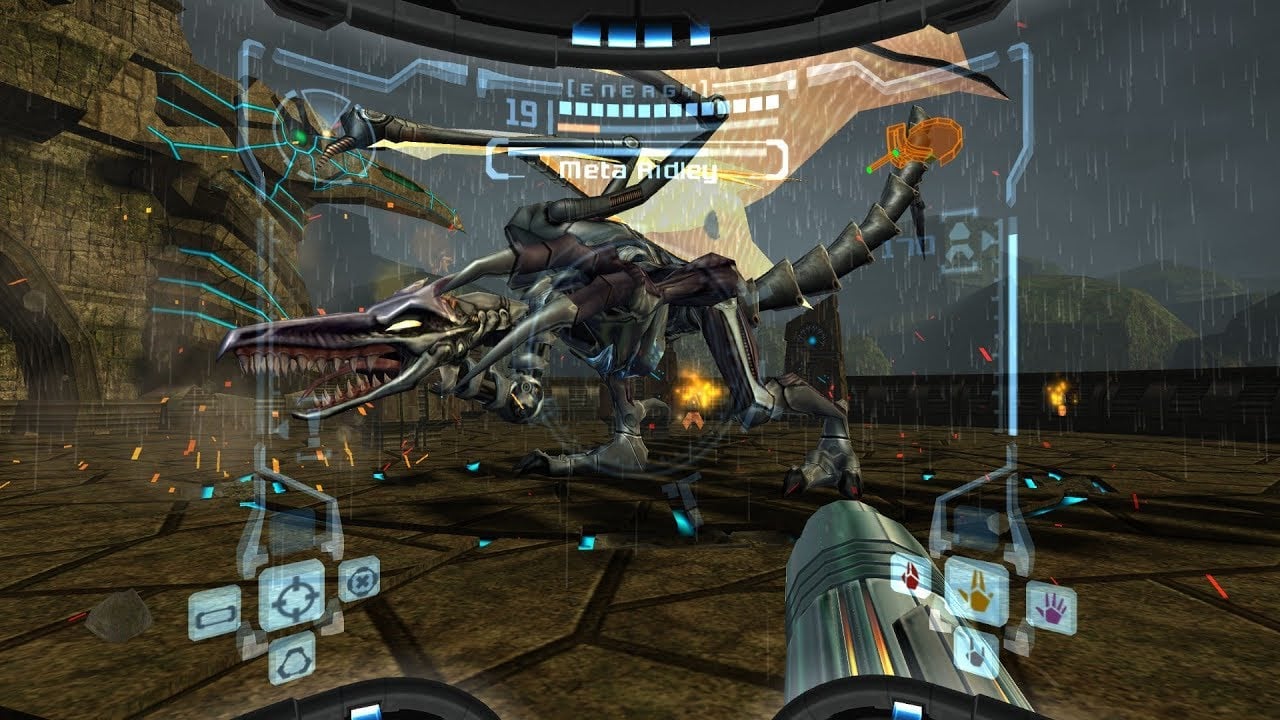Click the orange wireframe minimap
The height and width of the screenshot is (720, 1280).
[922, 141]
